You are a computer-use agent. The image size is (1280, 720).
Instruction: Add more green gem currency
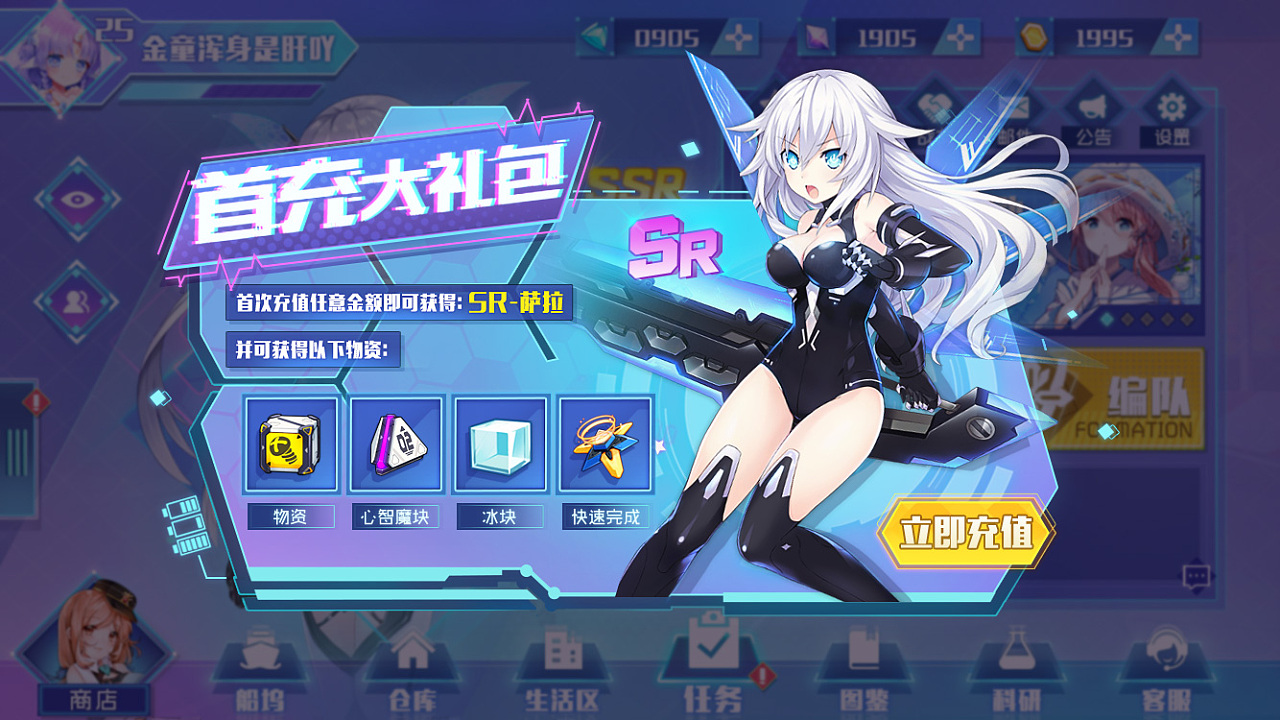click(x=739, y=38)
